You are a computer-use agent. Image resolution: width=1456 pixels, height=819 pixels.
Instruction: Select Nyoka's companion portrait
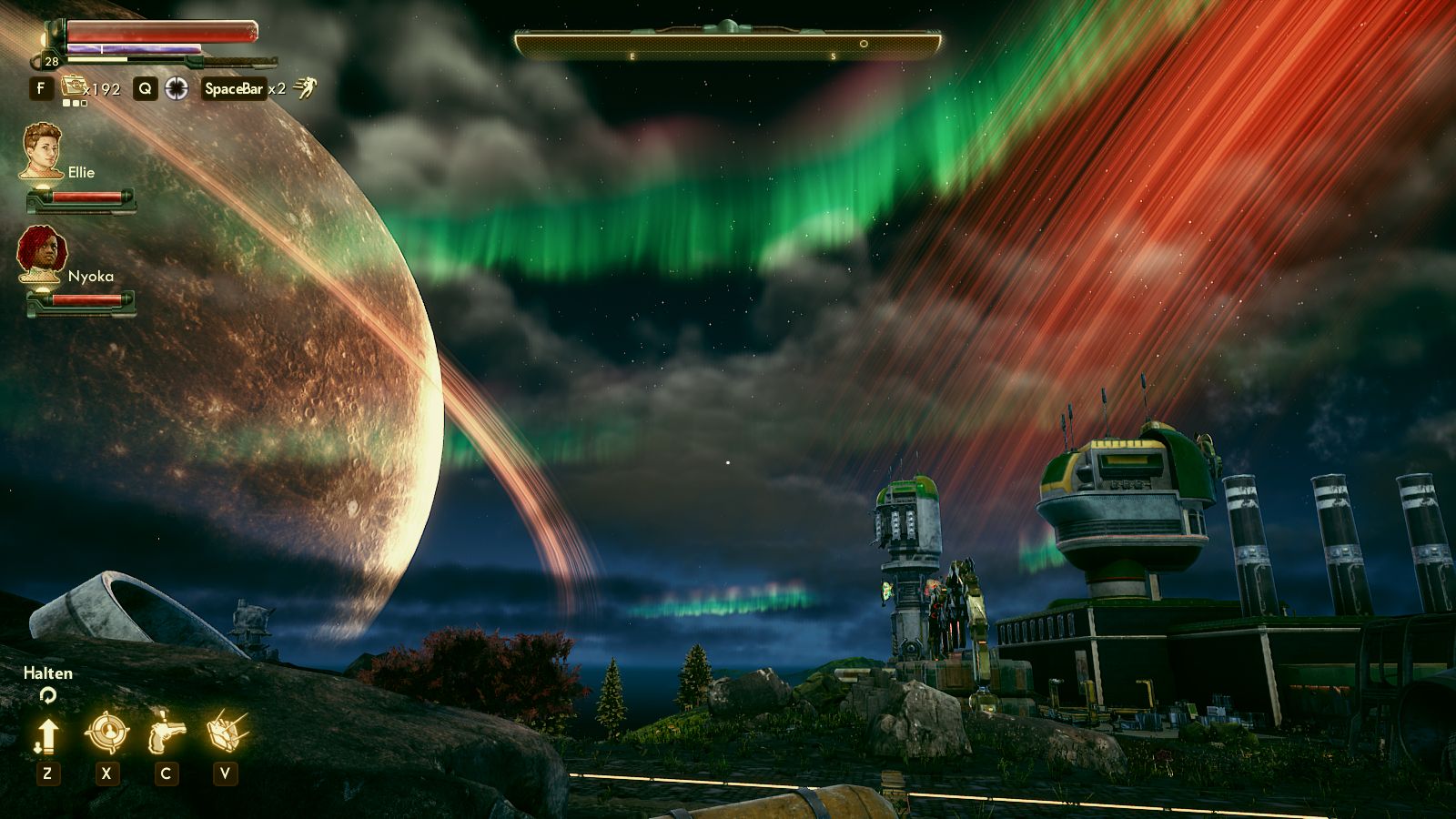point(41,254)
